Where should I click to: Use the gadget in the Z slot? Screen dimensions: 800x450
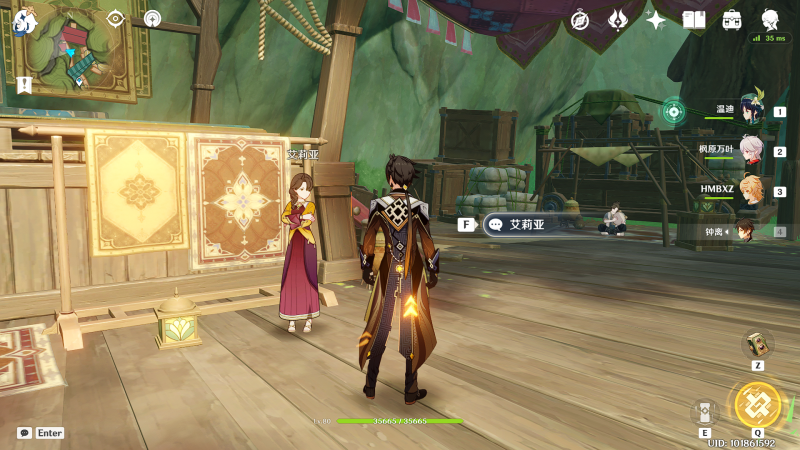click(757, 344)
